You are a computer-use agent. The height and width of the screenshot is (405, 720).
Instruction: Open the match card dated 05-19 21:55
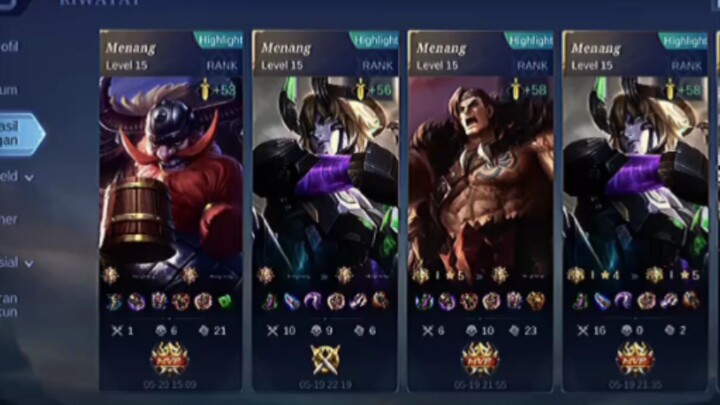tap(480, 180)
